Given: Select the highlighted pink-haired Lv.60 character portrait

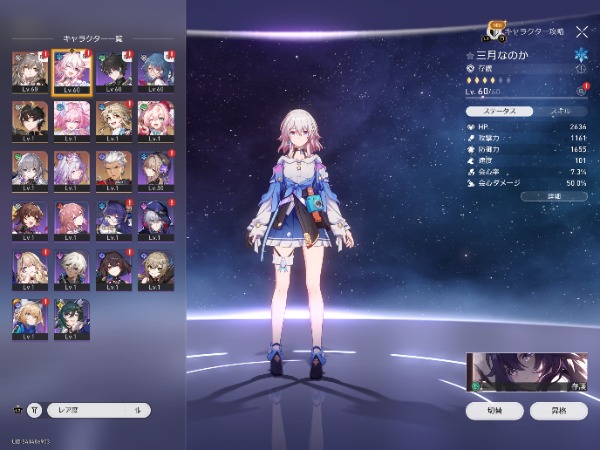Looking at the screenshot, I should pyautogui.click(x=73, y=73).
